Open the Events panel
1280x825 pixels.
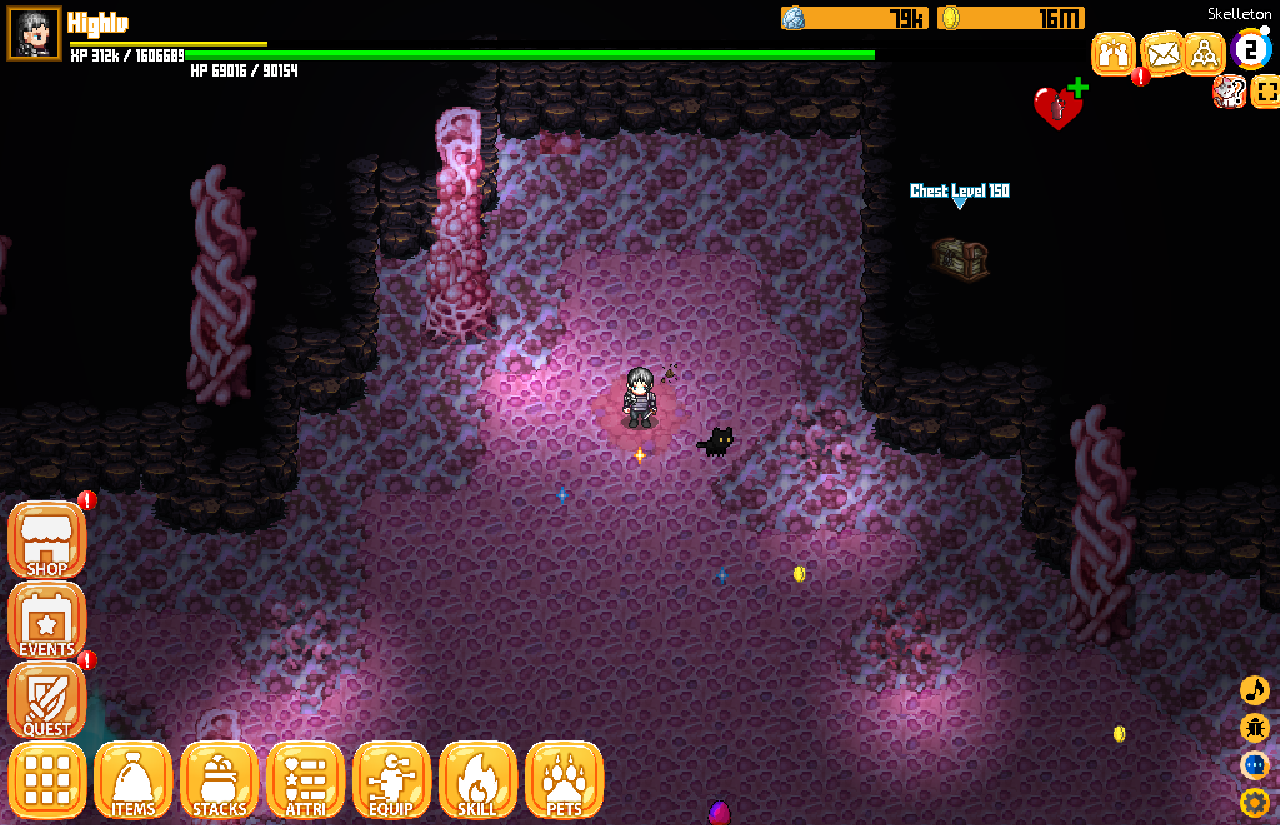click(x=47, y=621)
